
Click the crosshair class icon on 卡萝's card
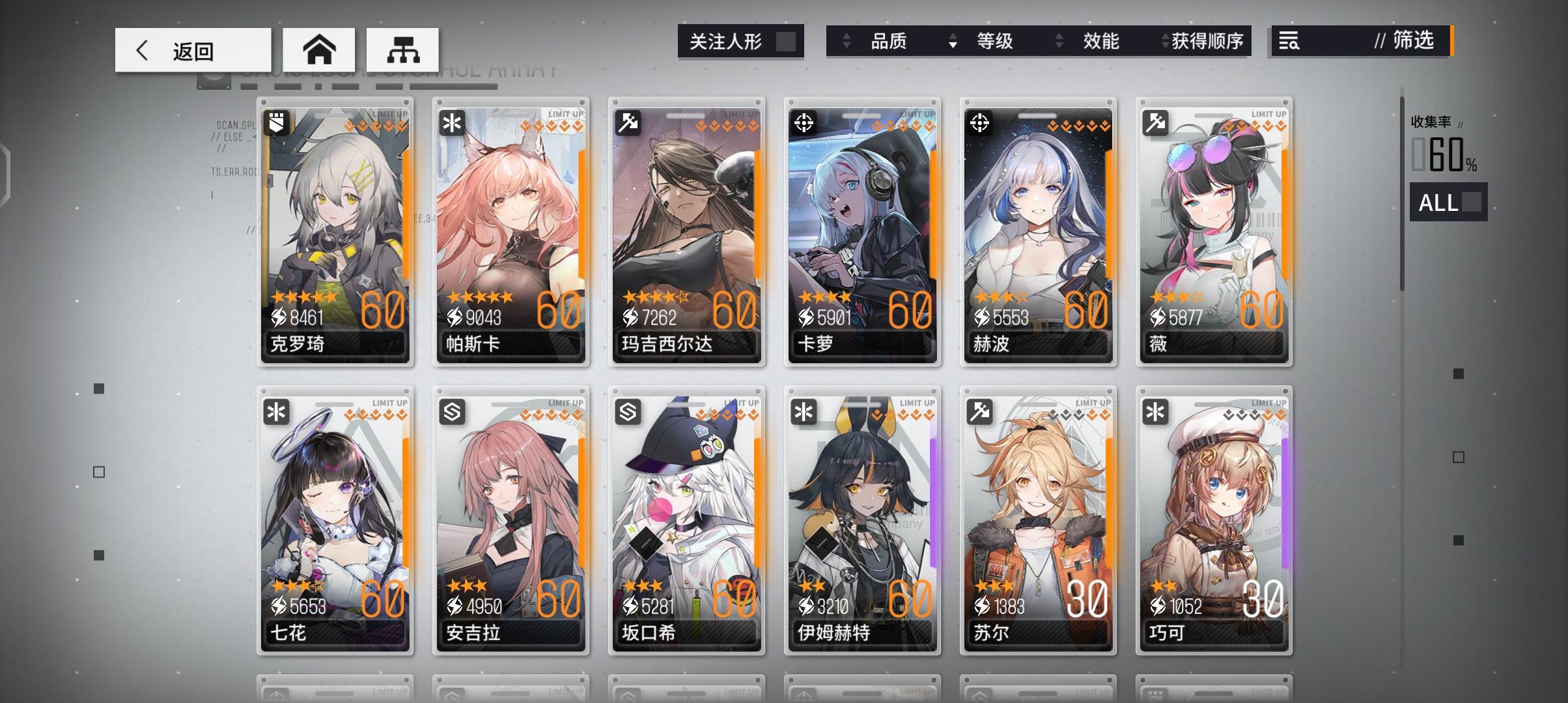pyautogui.click(x=805, y=122)
